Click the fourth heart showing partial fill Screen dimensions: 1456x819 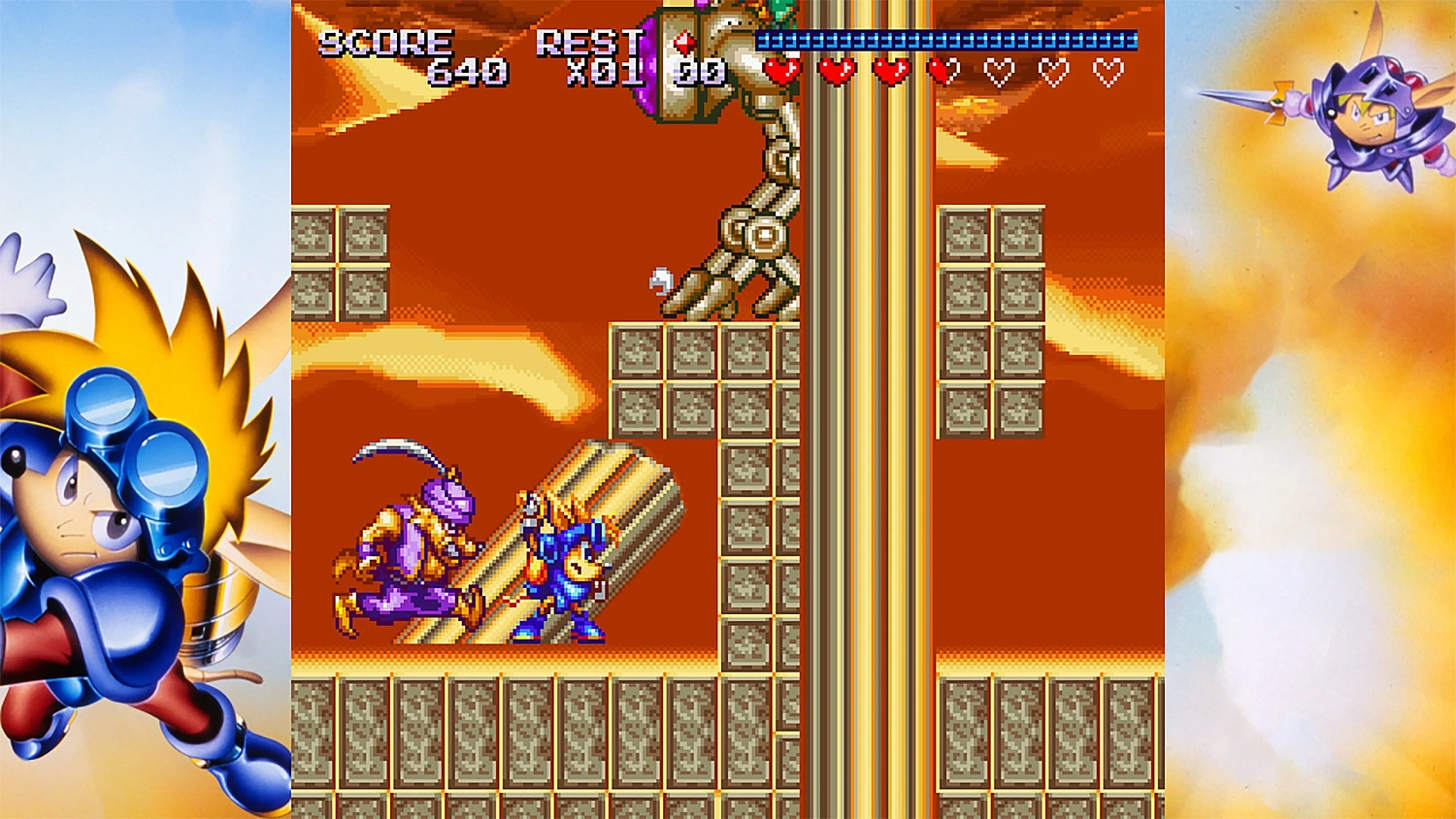[942, 70]
